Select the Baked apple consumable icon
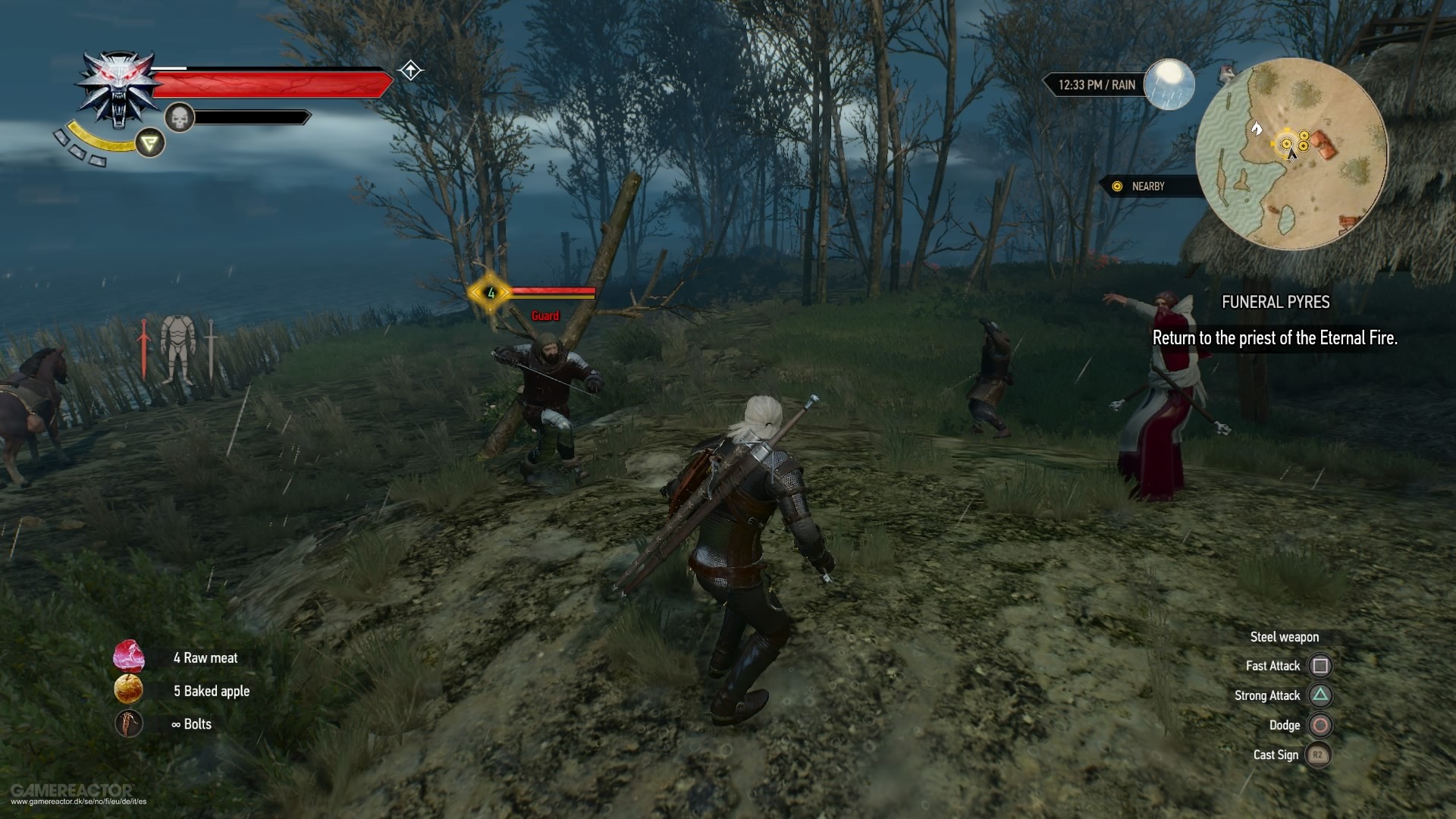 [x=129, y=691]
